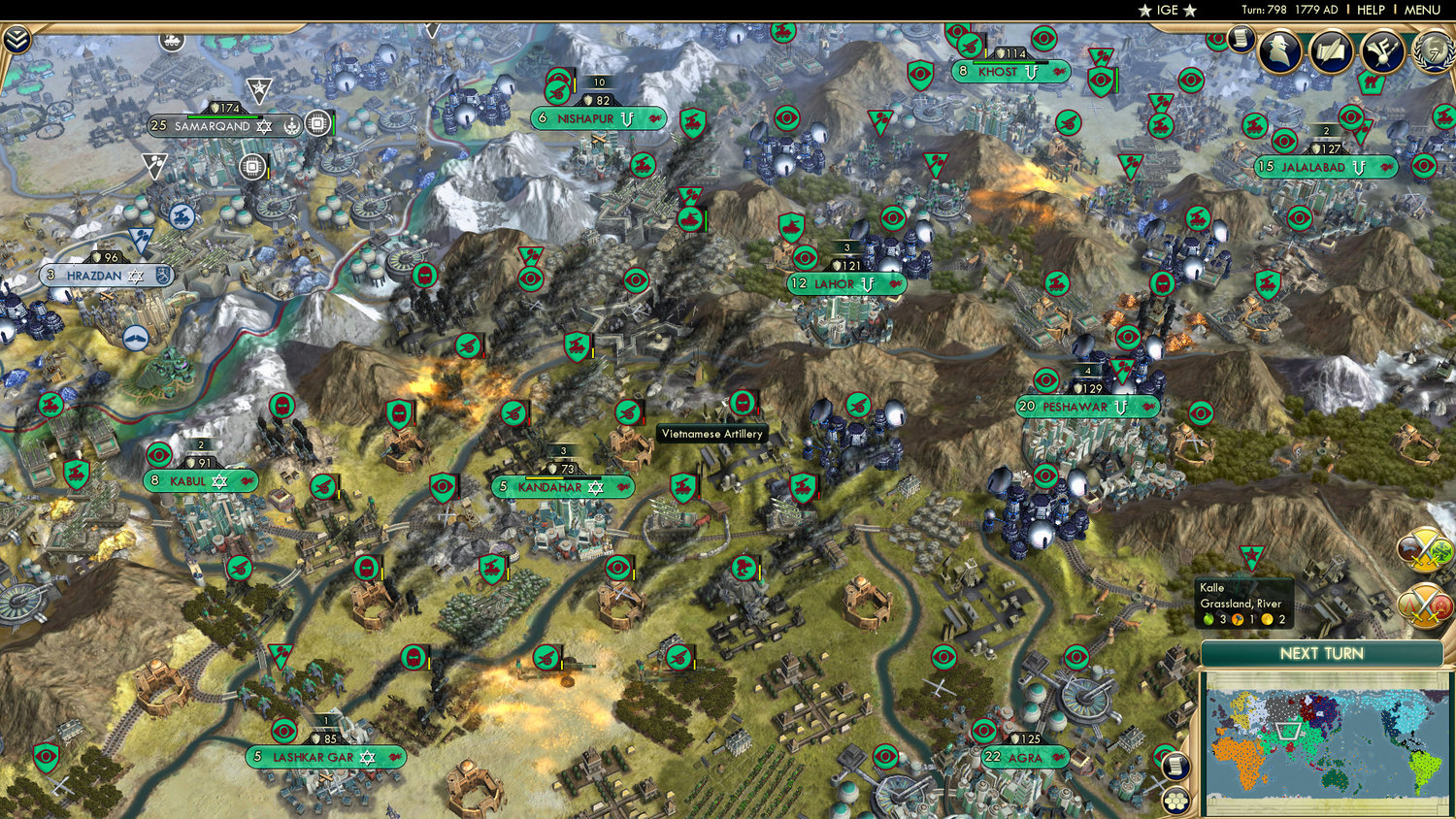This screenshot has height=819, width=1456.
Task: Click the lower crossed-swords war notification
Action: [1424, 604]
